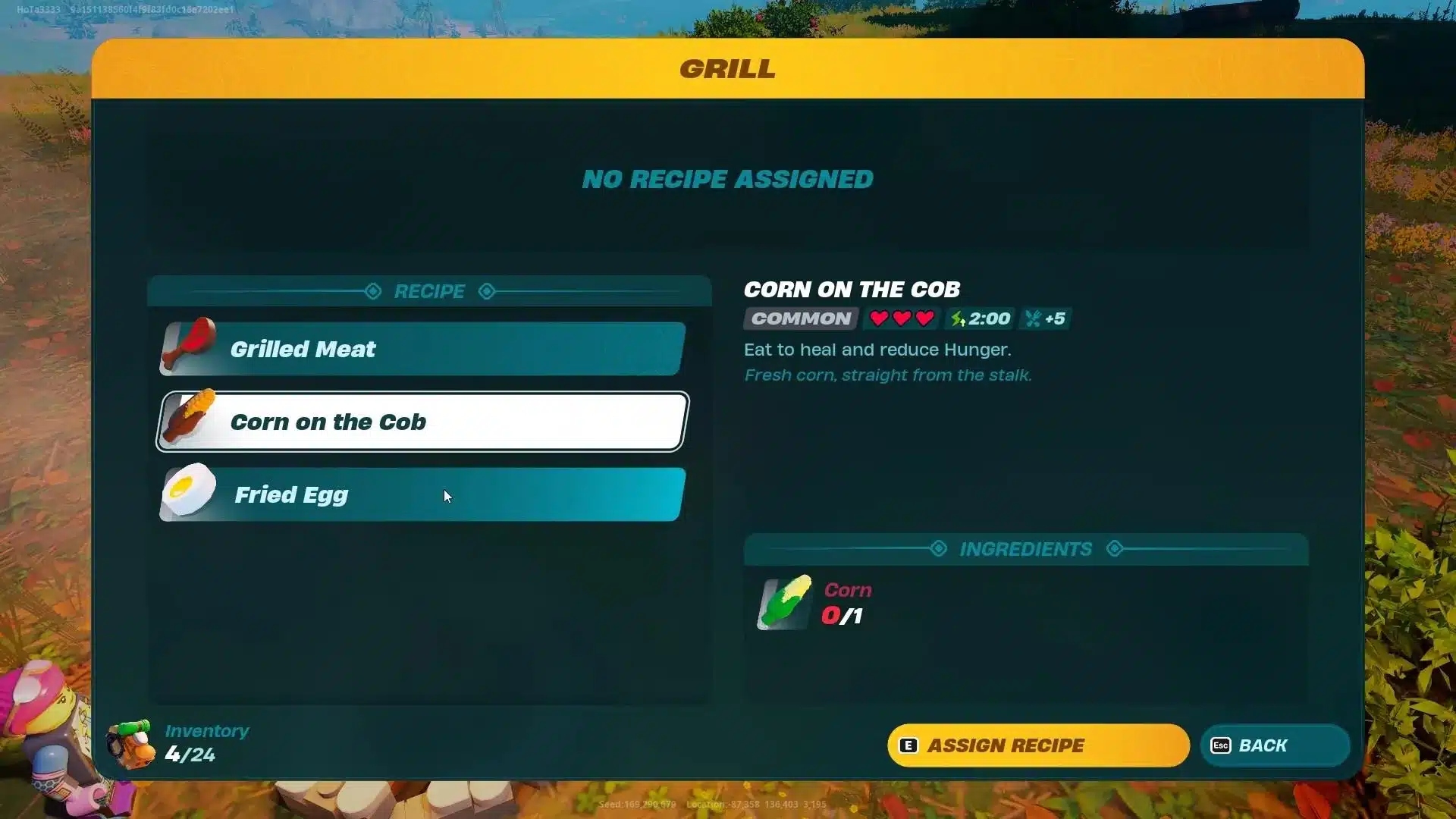
Task: Click the BACK button
Action: tap(1274, 745)
